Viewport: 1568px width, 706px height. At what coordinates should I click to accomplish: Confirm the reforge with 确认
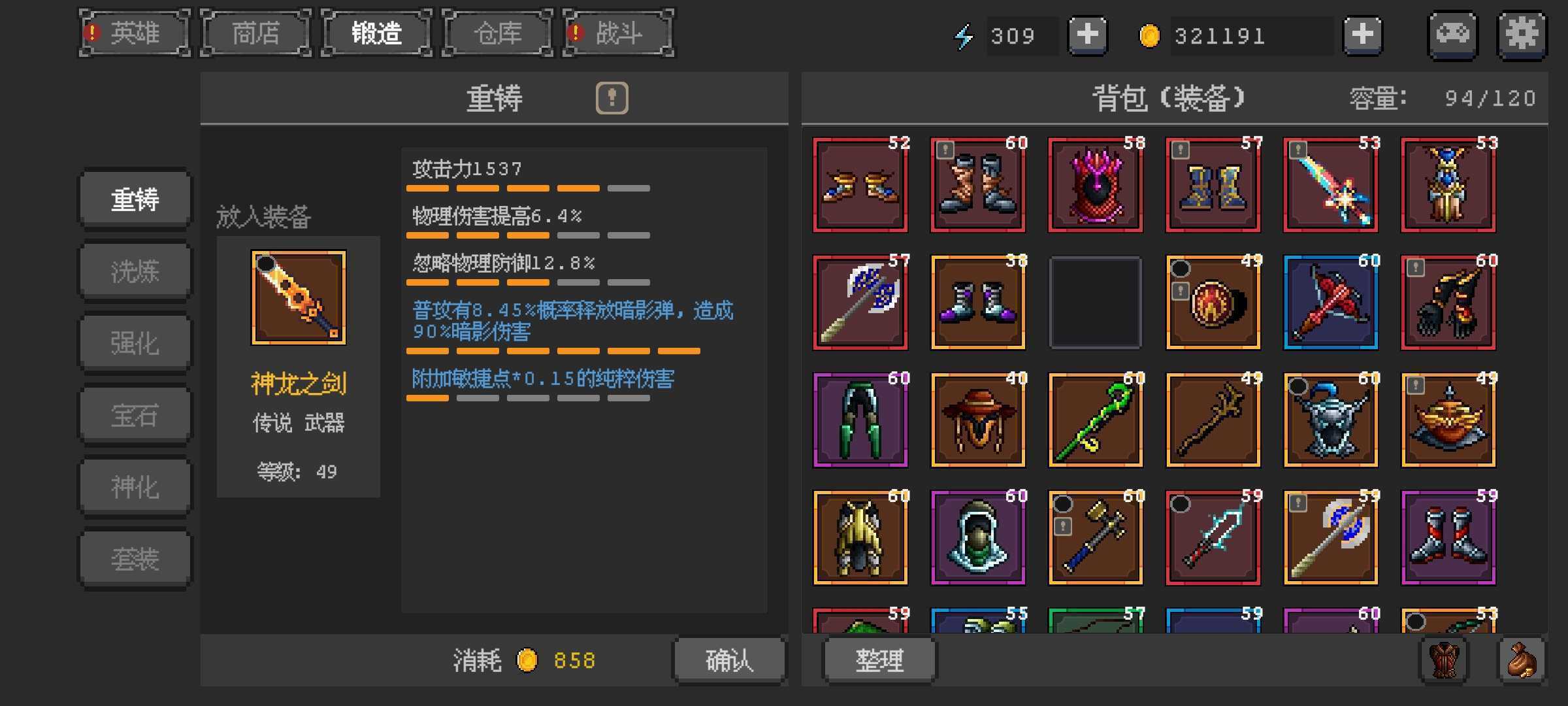(729, 660)
